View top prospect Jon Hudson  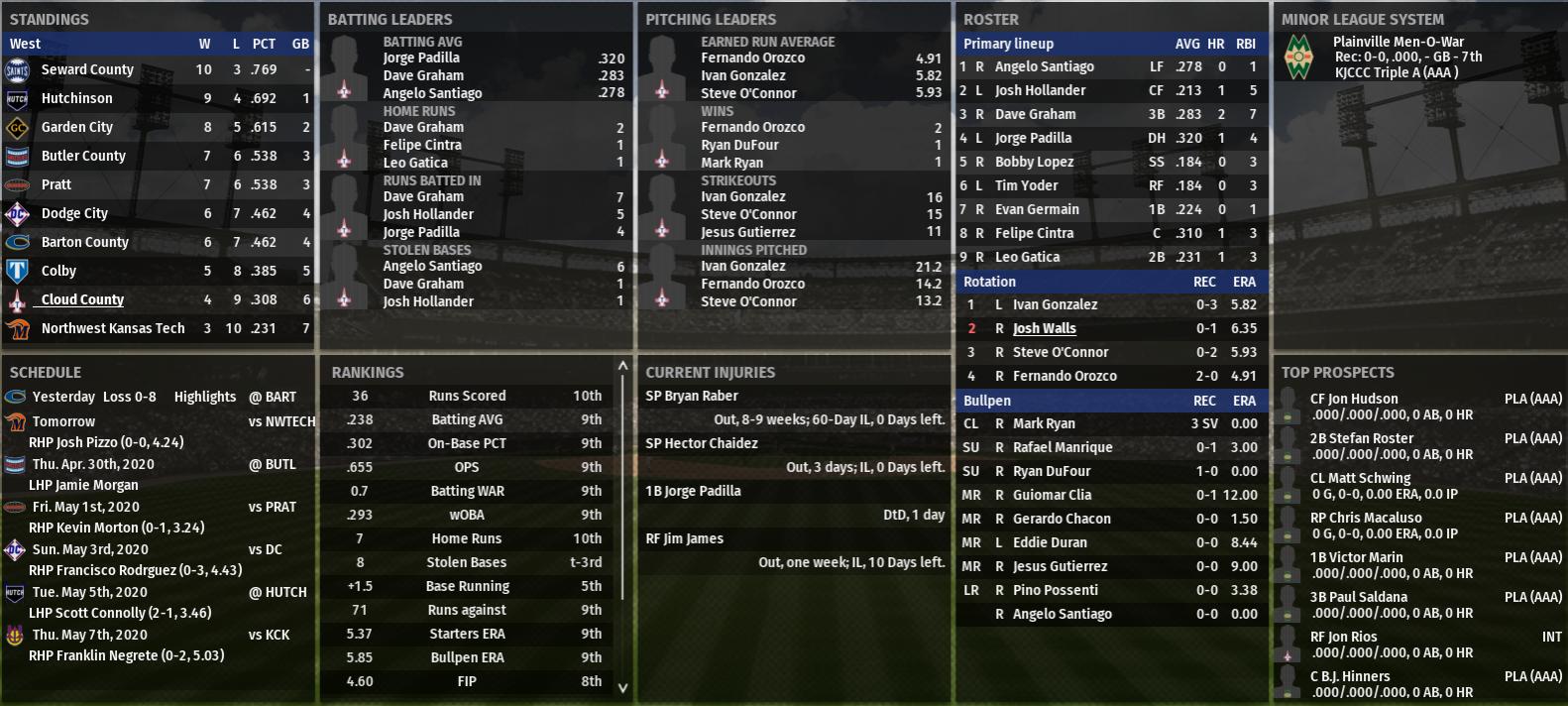pos(1354,399)
